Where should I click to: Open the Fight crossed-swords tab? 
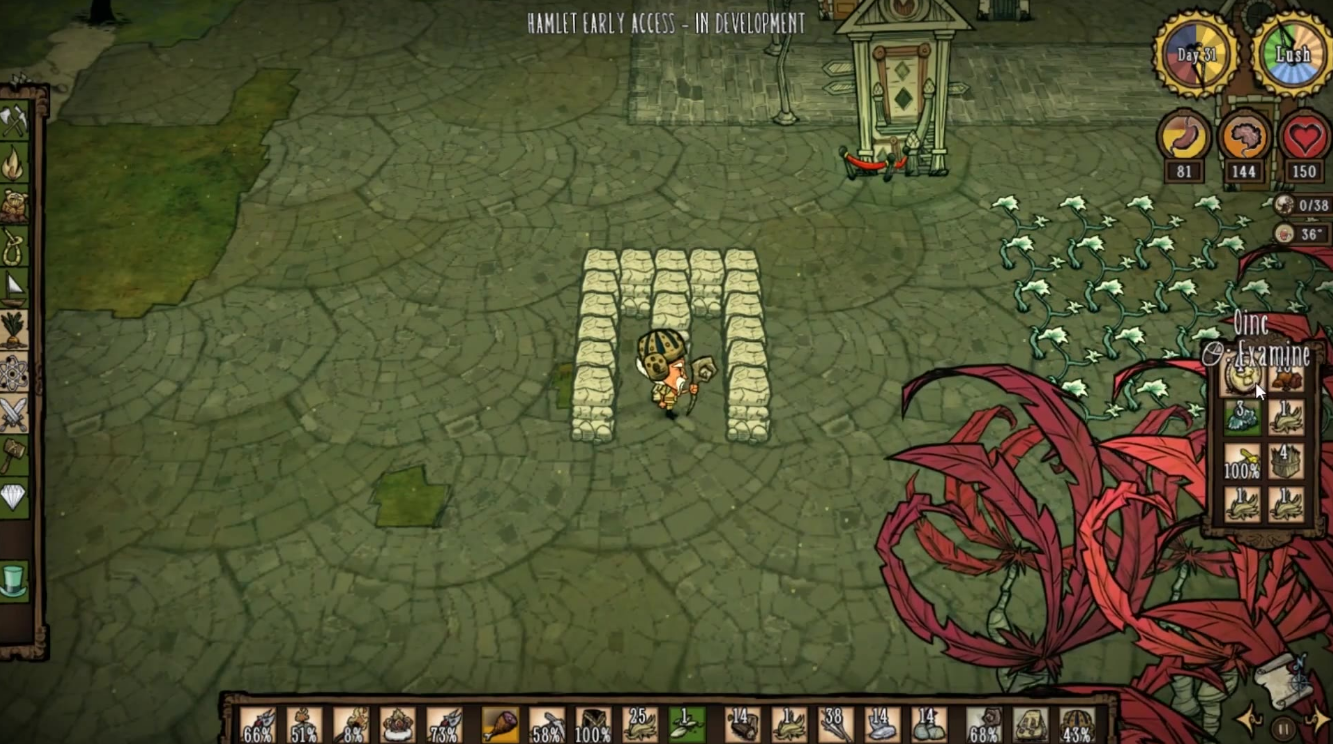(x=14, y=413)
